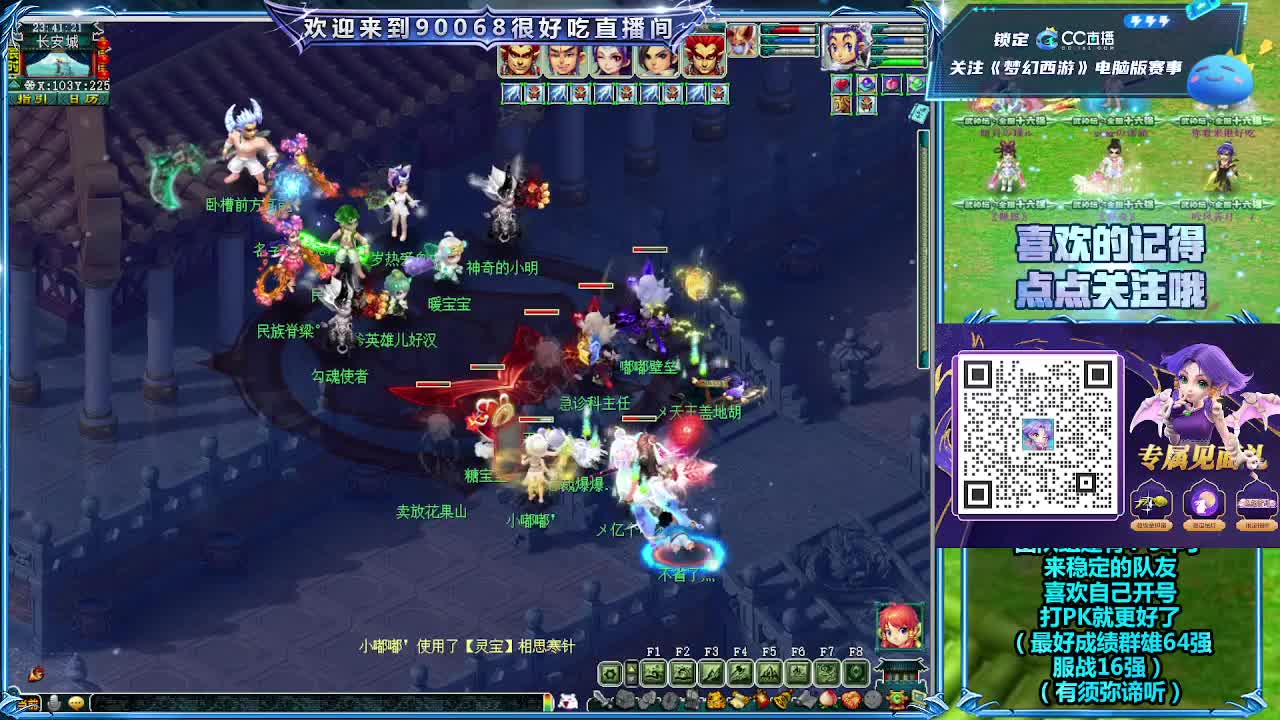The height and width of the screenshot is (720, 1280).
Task: Use the bell item on the item bar
Action: click(x=782, y=699)
